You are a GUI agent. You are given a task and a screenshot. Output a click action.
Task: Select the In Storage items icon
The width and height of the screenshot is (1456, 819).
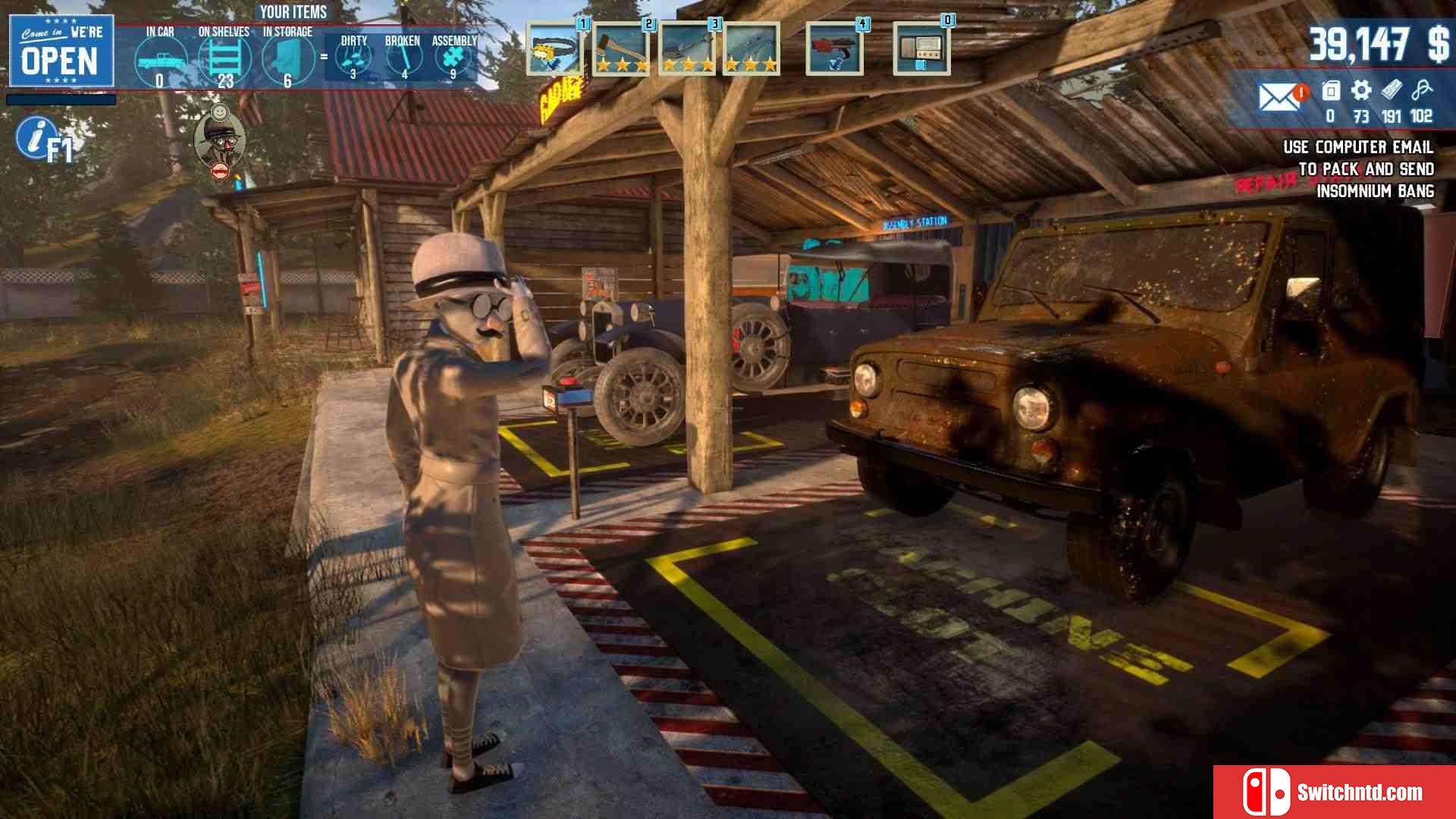coord(287,59)
